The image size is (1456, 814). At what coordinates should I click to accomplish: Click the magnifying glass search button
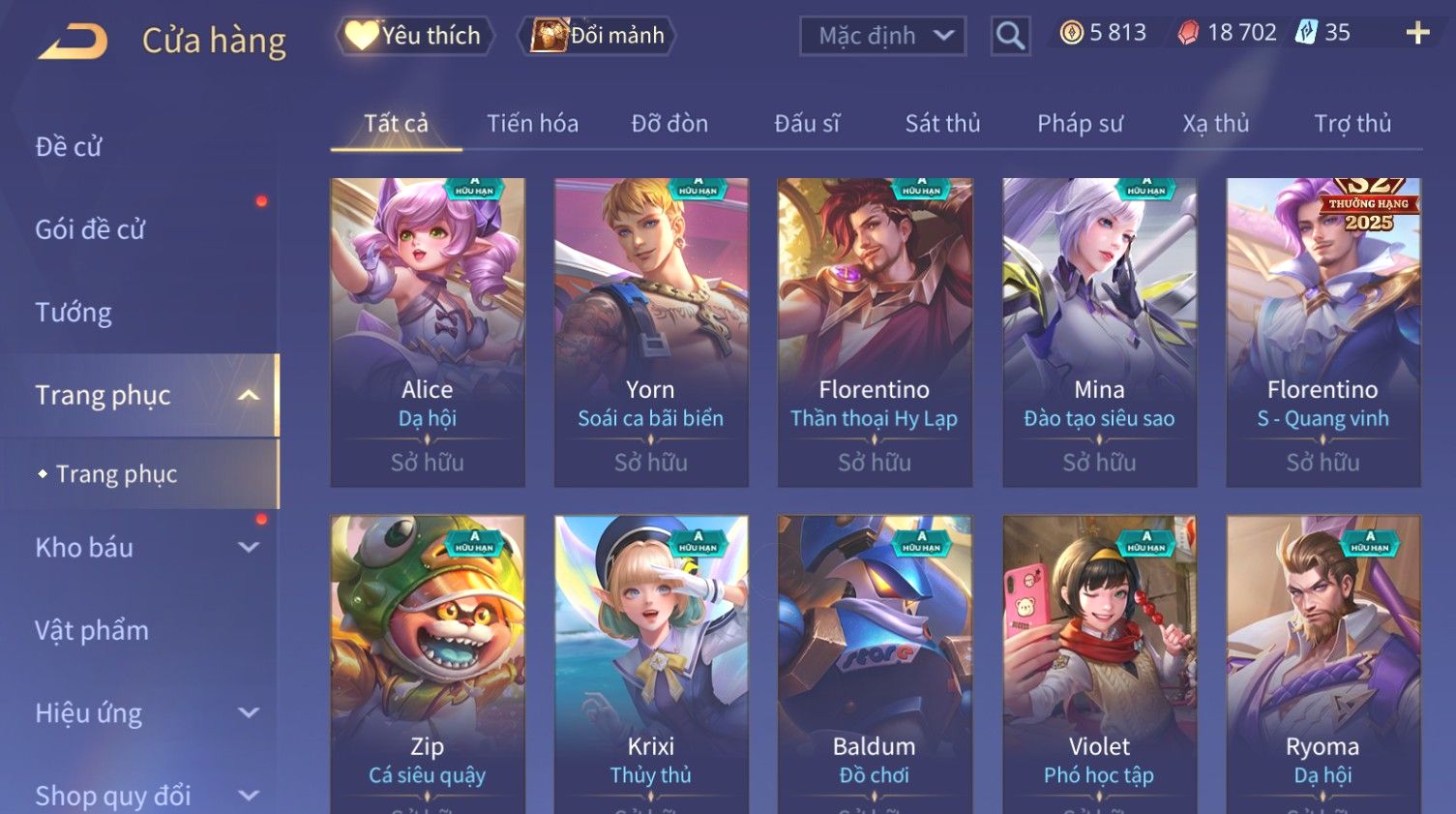click(1010, 37)
